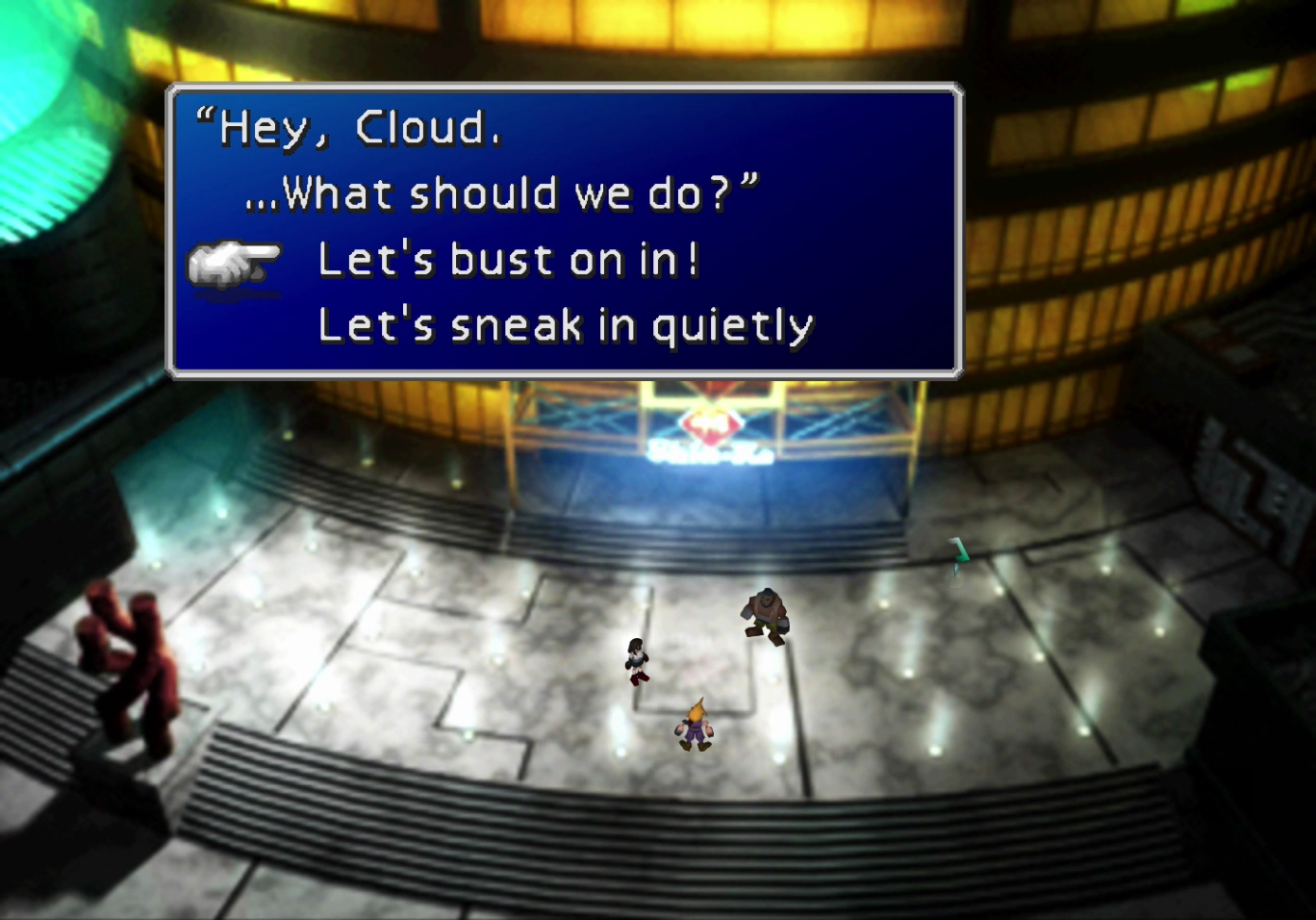Select "Let's sneak in quietly" option
The width and height of the screenshot is (1316, 920).
coord(565,325)
